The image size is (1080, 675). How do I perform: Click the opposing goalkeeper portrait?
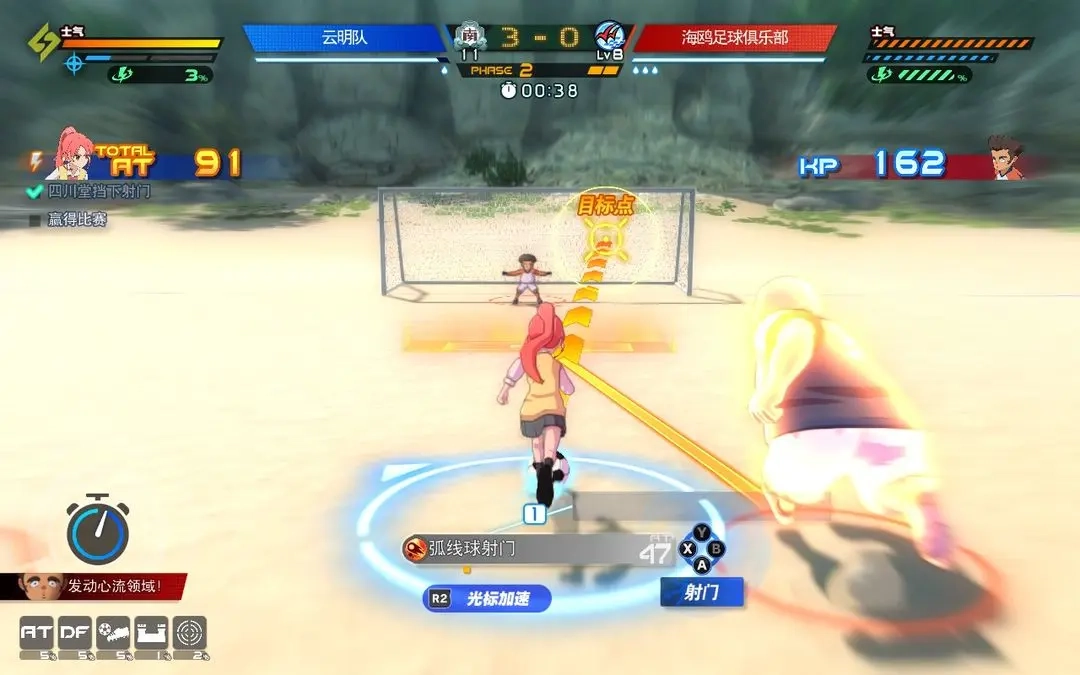tap(1005, 158)
